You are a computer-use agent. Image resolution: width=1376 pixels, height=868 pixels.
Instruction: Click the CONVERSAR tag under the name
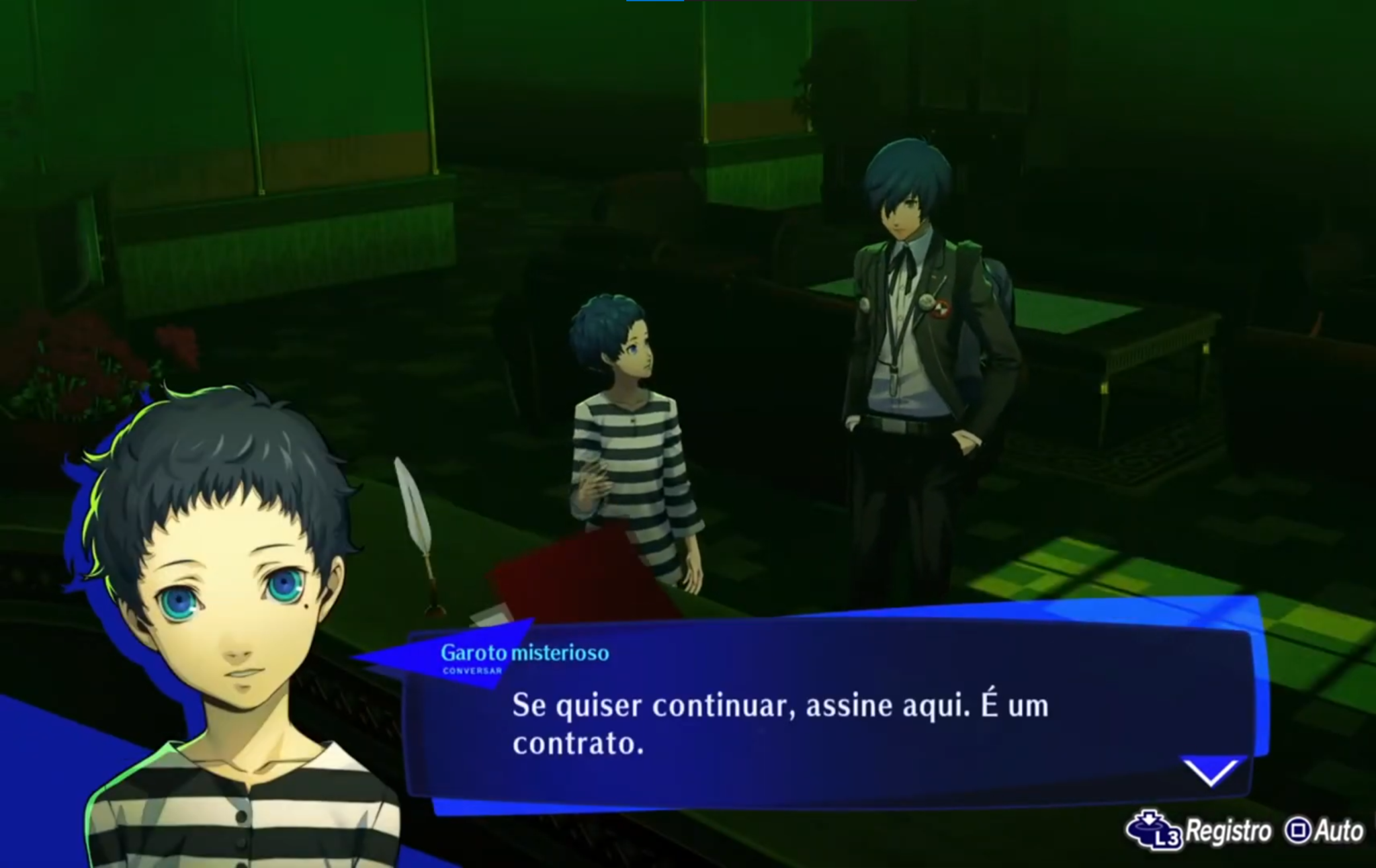(x=471, y=672)
